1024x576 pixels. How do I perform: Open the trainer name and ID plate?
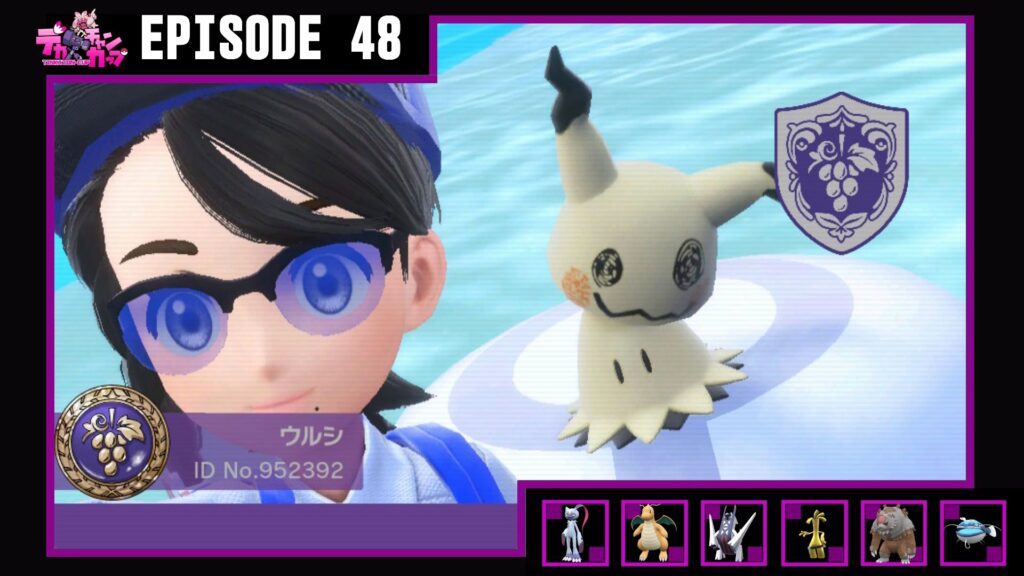[260, 451]
